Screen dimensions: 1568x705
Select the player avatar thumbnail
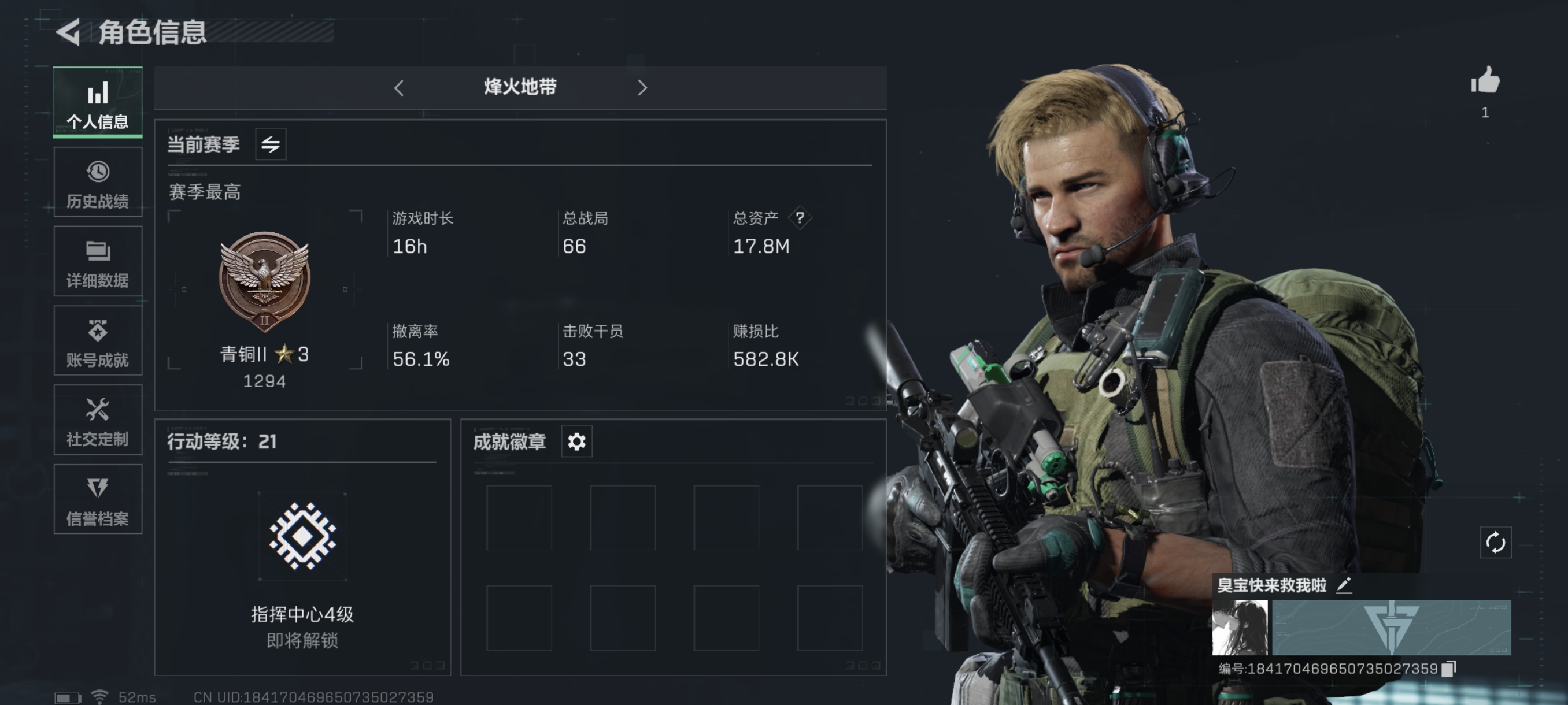pos(1239,627)
